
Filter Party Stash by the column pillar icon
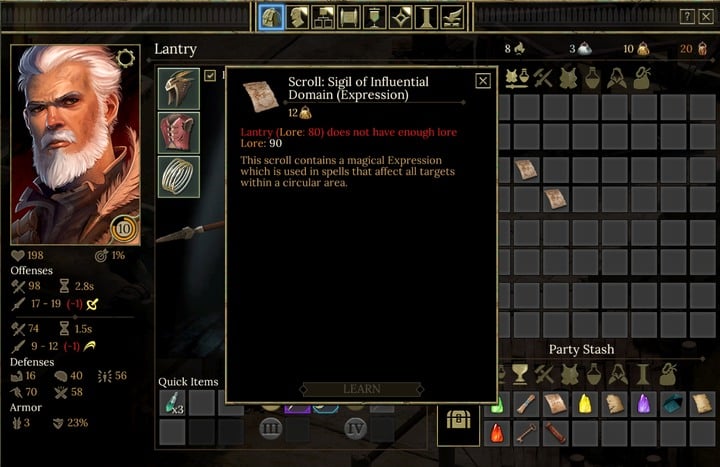coord(644,374)
